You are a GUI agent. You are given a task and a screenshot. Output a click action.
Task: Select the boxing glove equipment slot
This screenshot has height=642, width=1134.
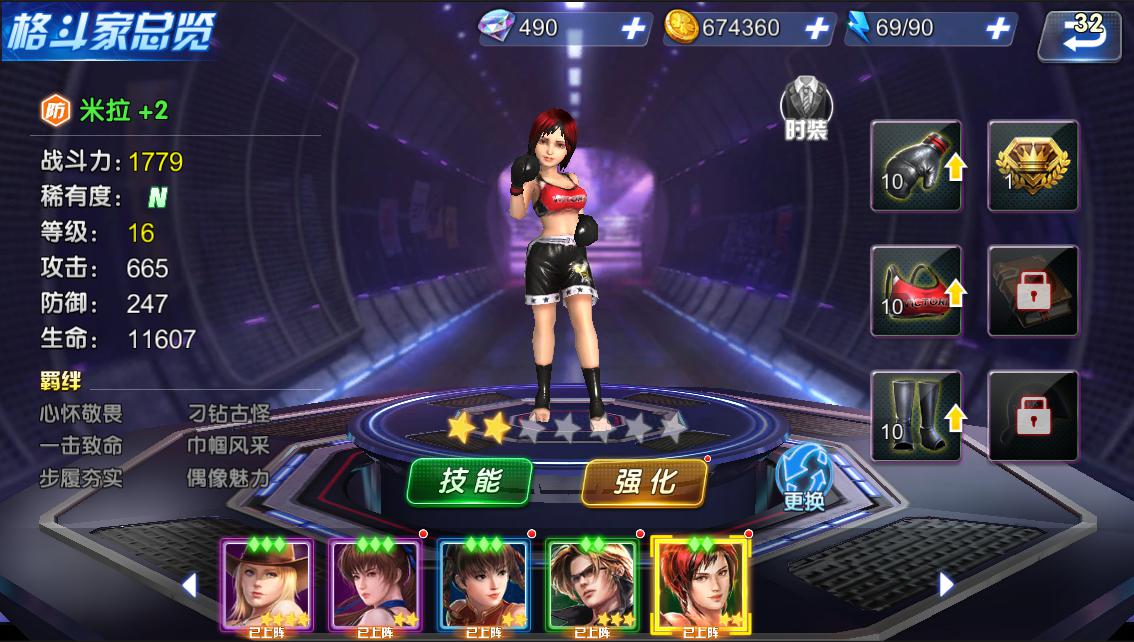pos(915,166)
